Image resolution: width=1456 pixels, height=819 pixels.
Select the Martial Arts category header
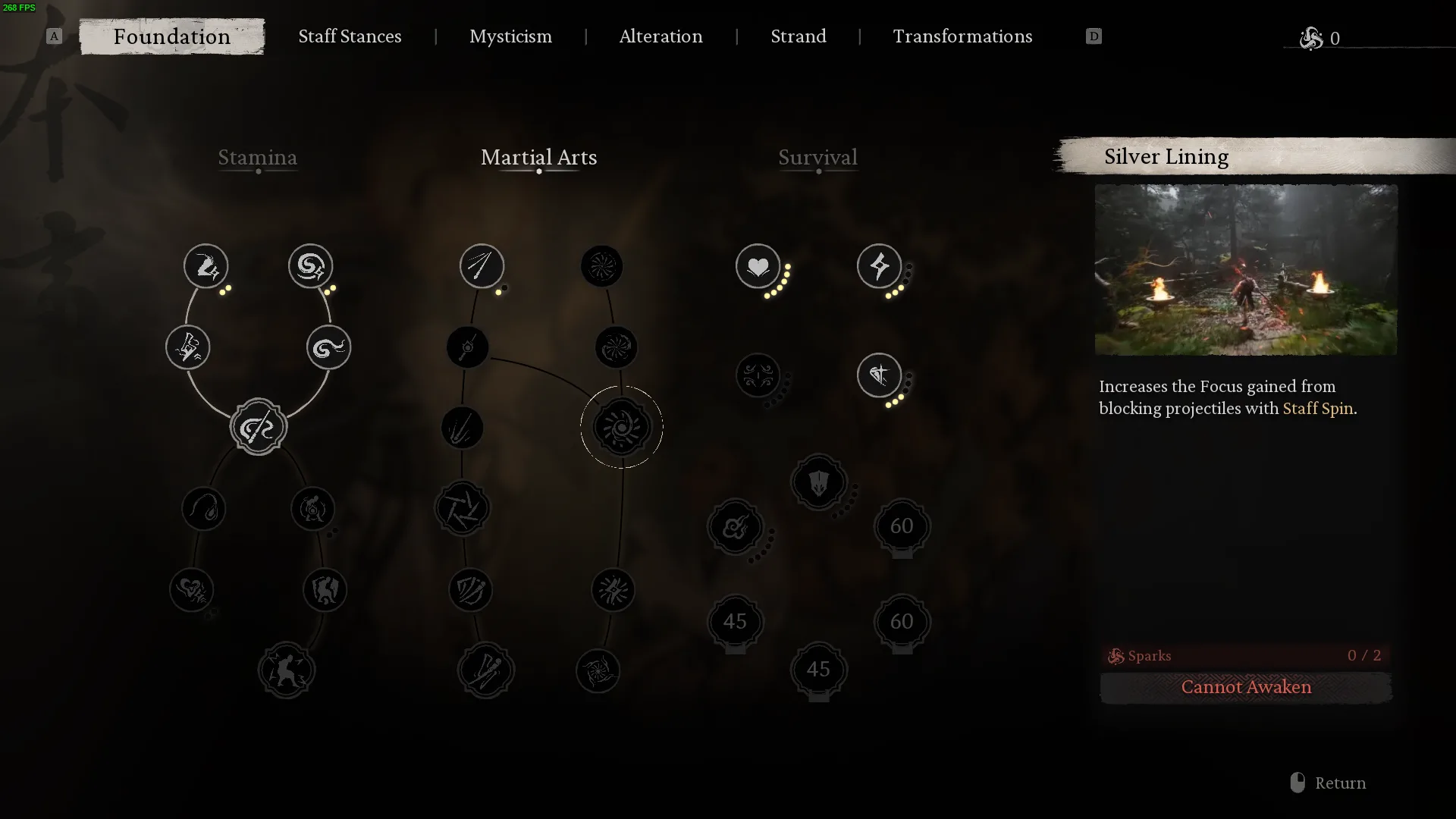[x=538, y=158]
